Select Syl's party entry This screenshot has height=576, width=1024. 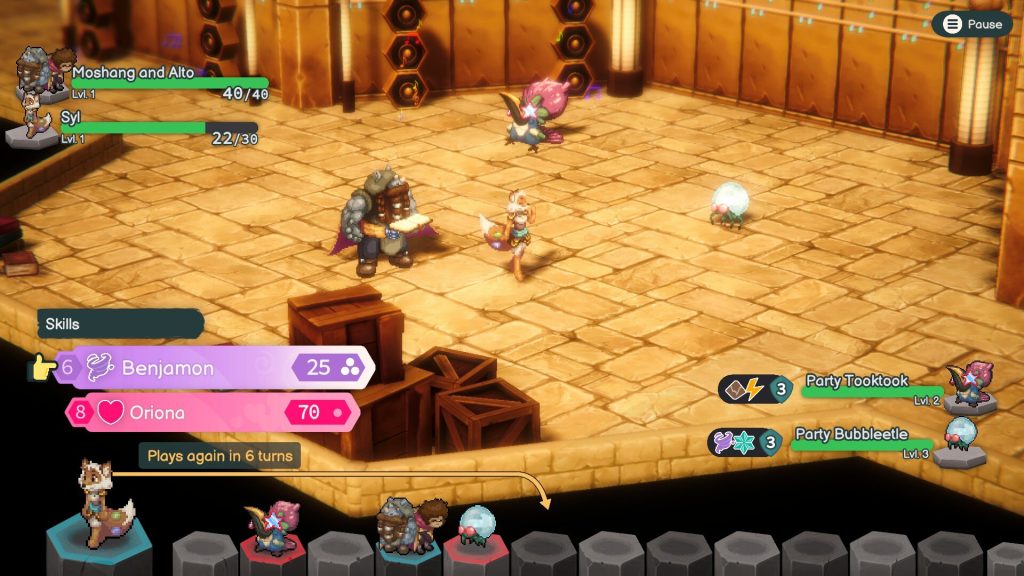(140, 126)
